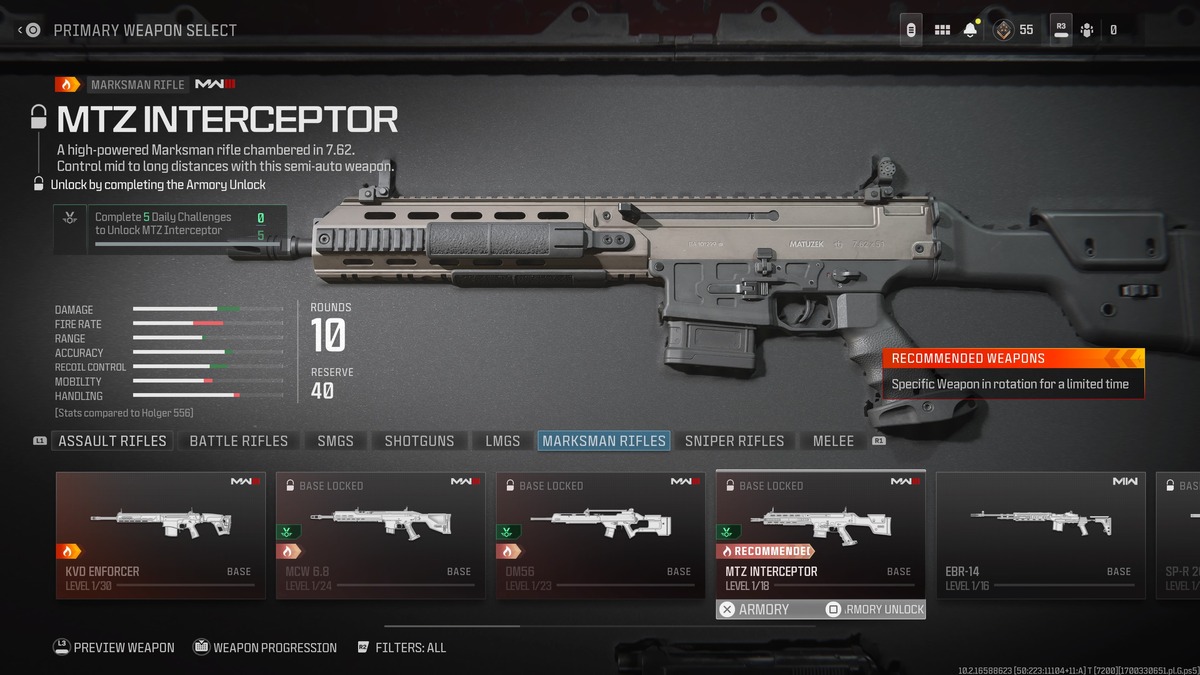Choose the Marksman Rifles tab
This screenshot has width=1200, height=675.
603,441
